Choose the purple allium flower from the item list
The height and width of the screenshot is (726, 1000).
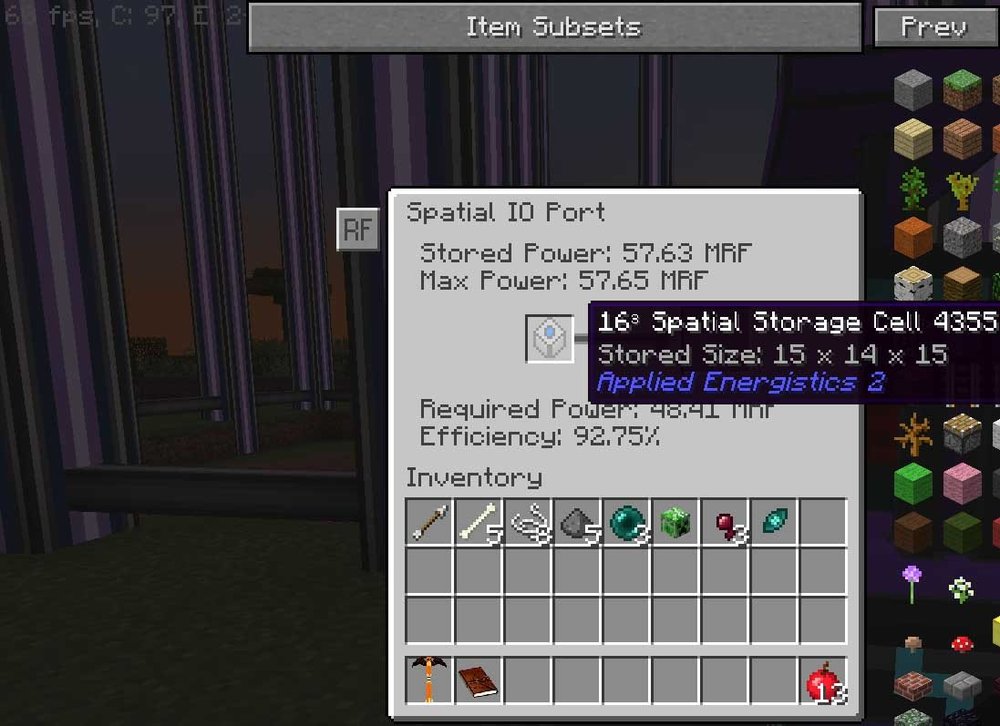[x=913, y=580]
